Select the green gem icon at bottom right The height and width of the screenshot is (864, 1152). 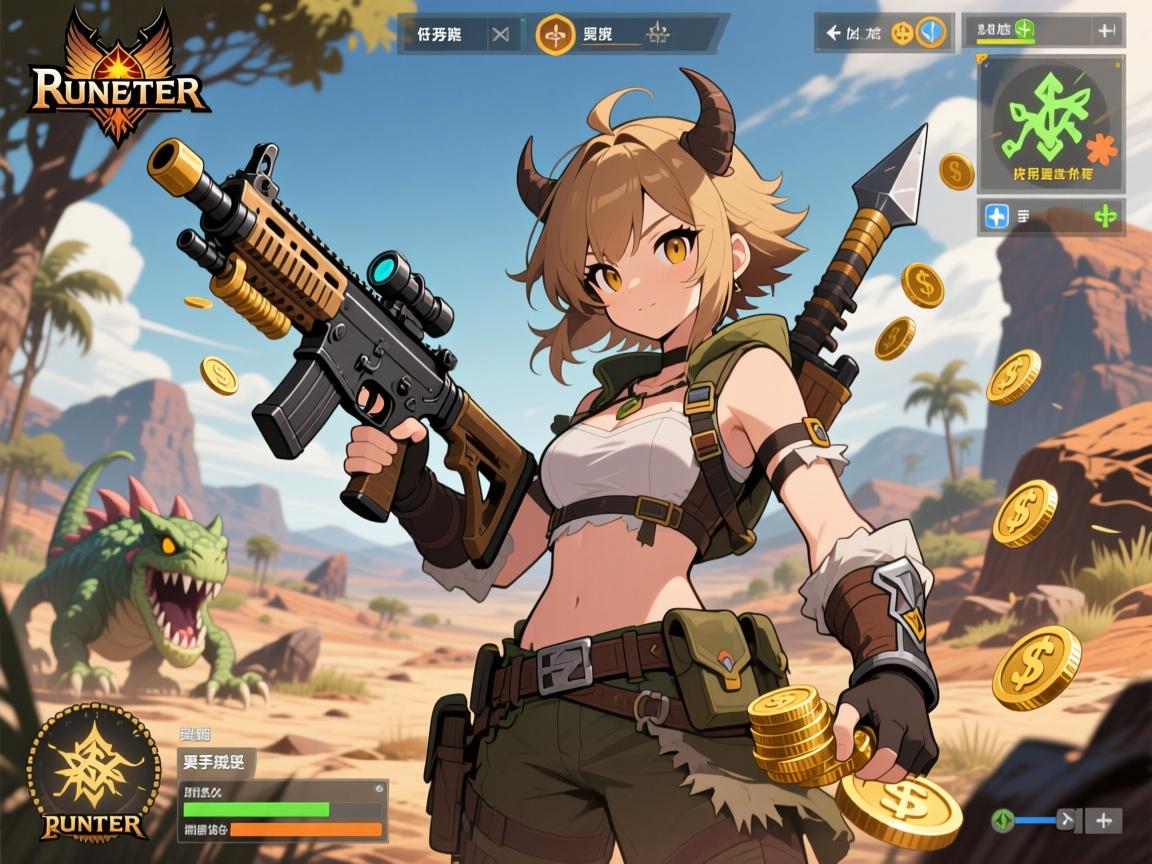1001,821
